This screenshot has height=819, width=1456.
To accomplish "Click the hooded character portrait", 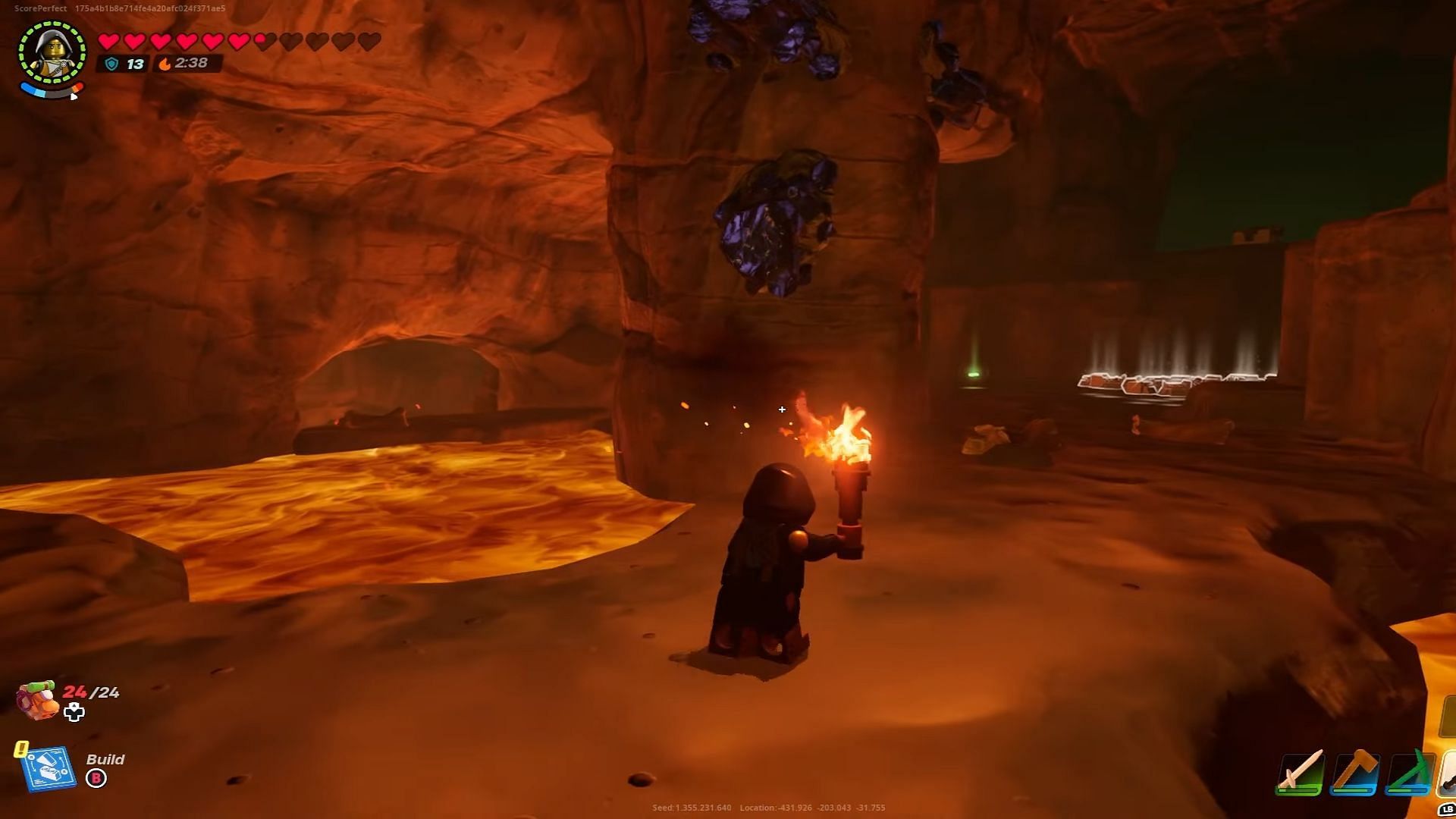I will click(x=52, y=52).
